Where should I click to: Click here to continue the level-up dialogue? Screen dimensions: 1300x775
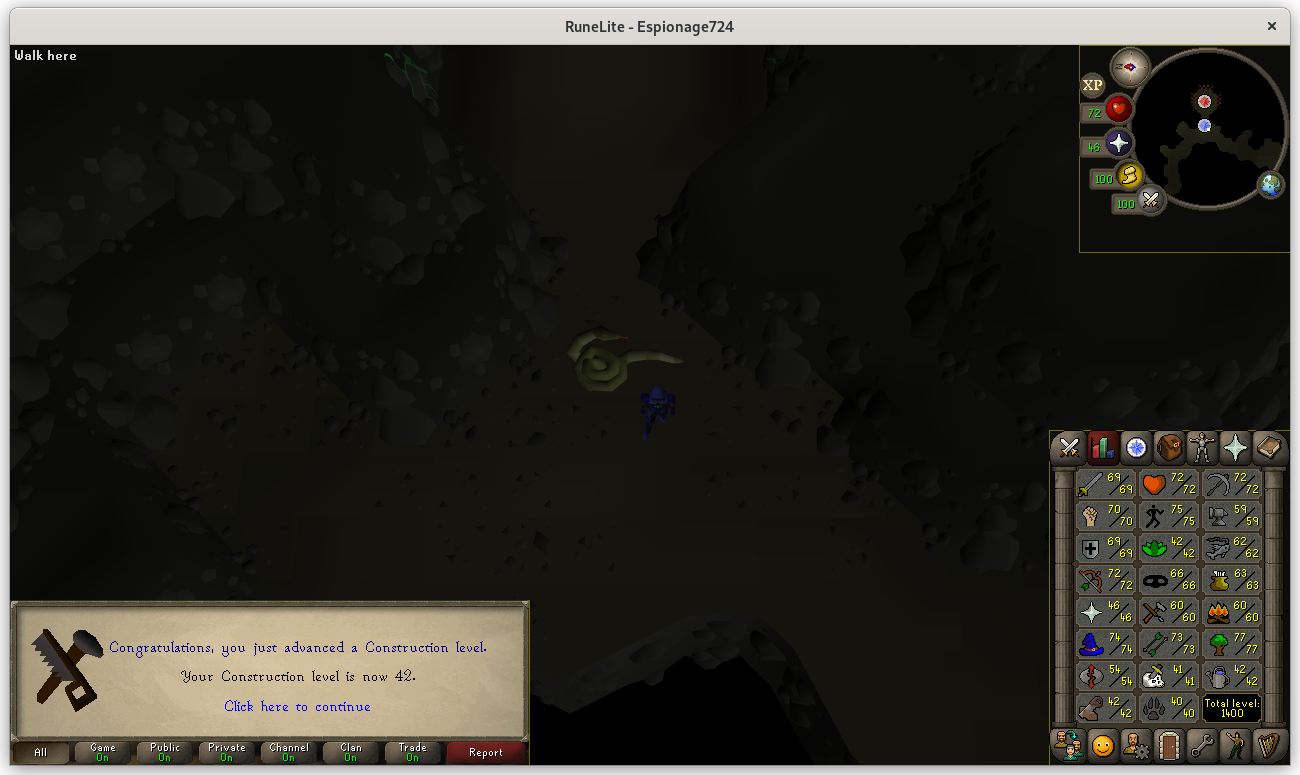click(x=297, y=707)
